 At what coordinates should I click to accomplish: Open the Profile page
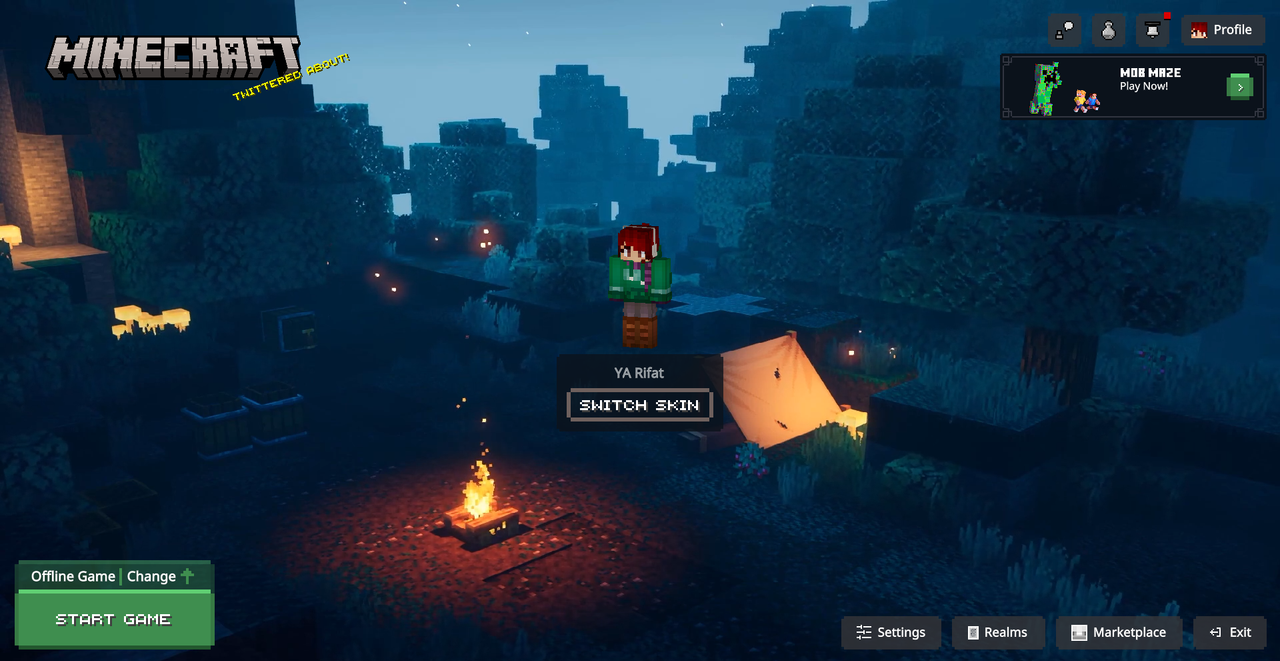click(1222, 30)
